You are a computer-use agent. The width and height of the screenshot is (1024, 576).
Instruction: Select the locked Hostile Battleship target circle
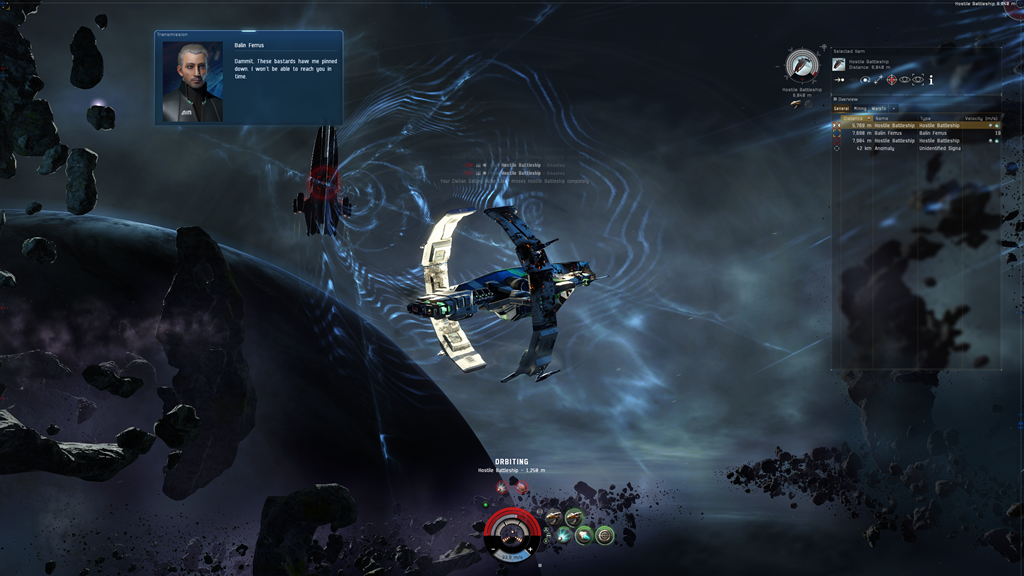click(x=802, y=66)
